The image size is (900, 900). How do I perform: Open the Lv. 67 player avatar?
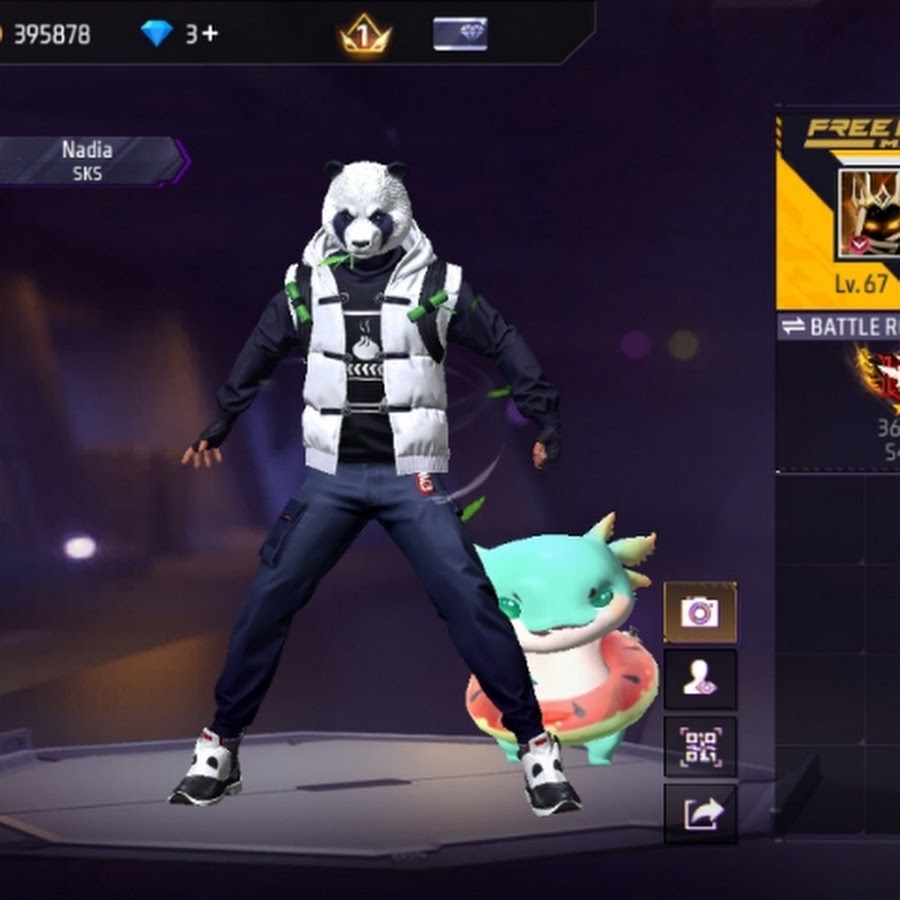click(x=868, y=212)
